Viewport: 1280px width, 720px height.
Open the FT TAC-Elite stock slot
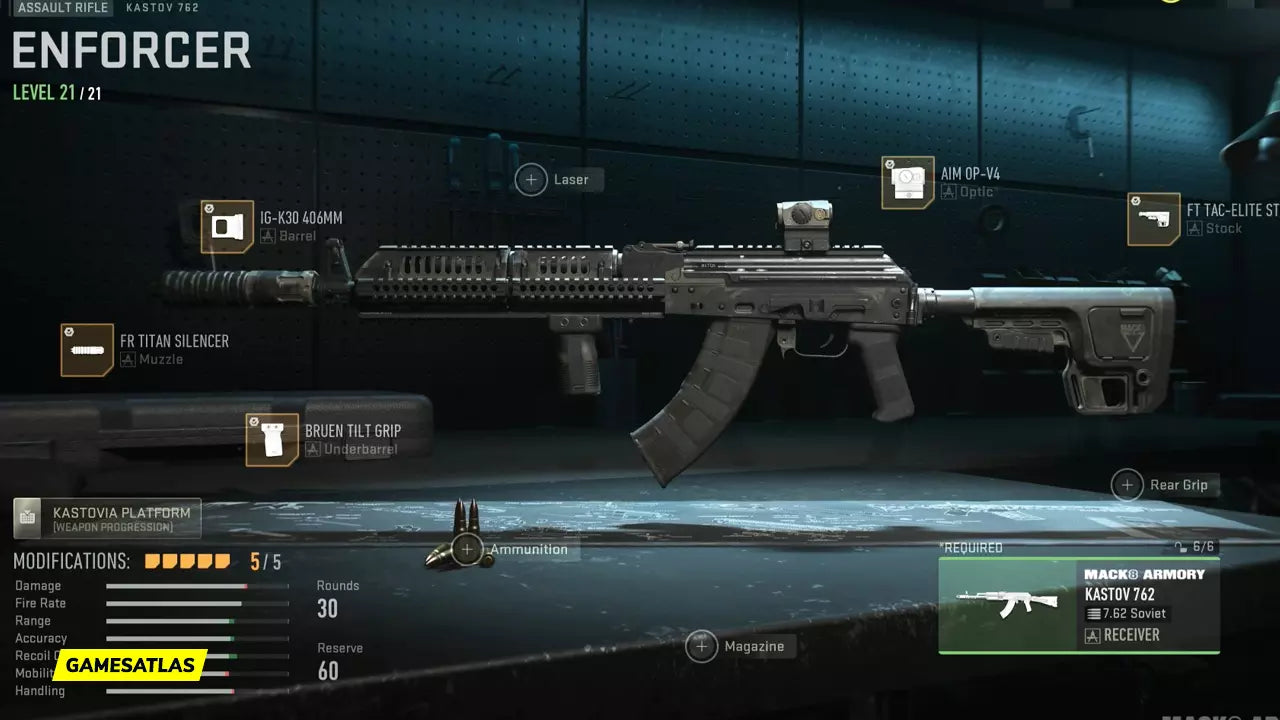pyautogui.click(x=1154, y=219)
